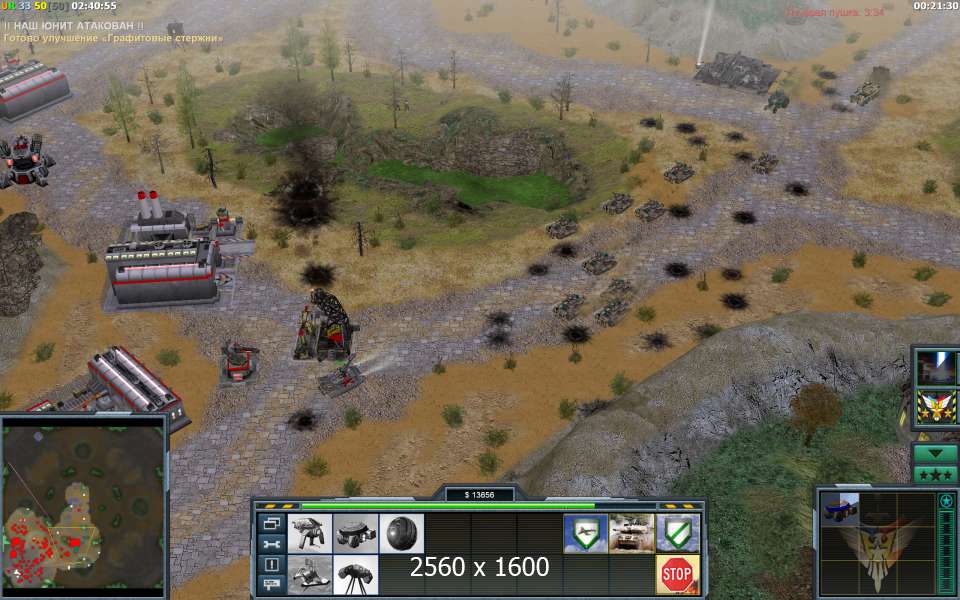The image size is (960, 600).
Task: Click the wrench repair button
Action: [270, 543]
